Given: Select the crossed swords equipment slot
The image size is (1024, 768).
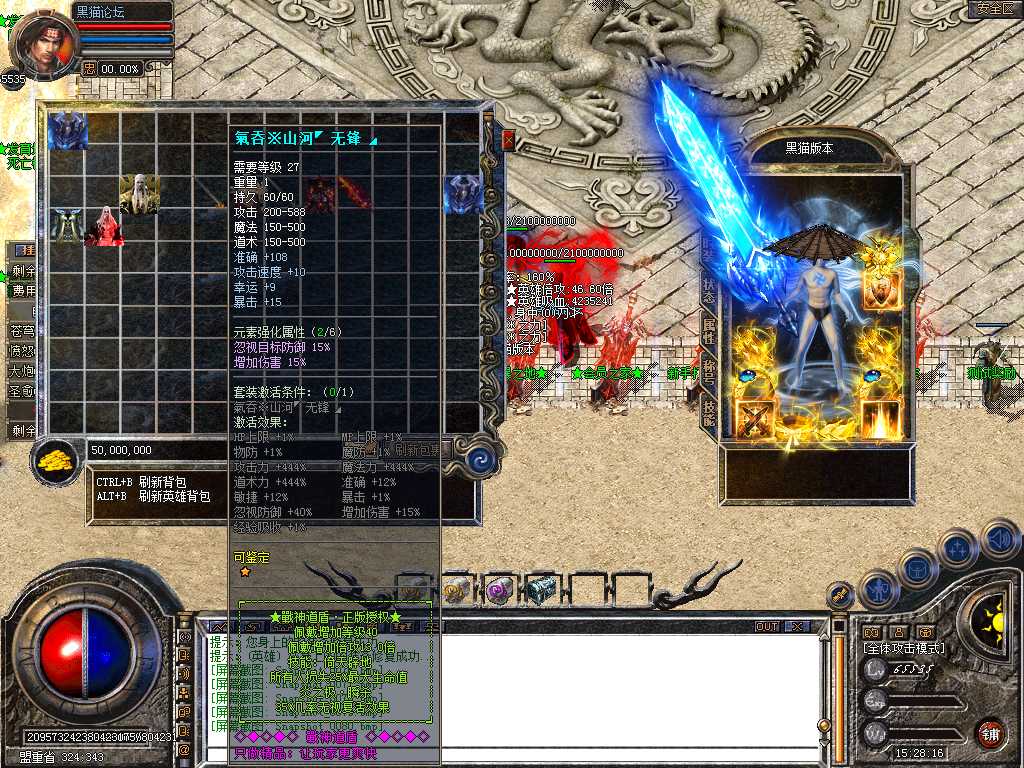Looking at the screenshot, I should (755, 419).
